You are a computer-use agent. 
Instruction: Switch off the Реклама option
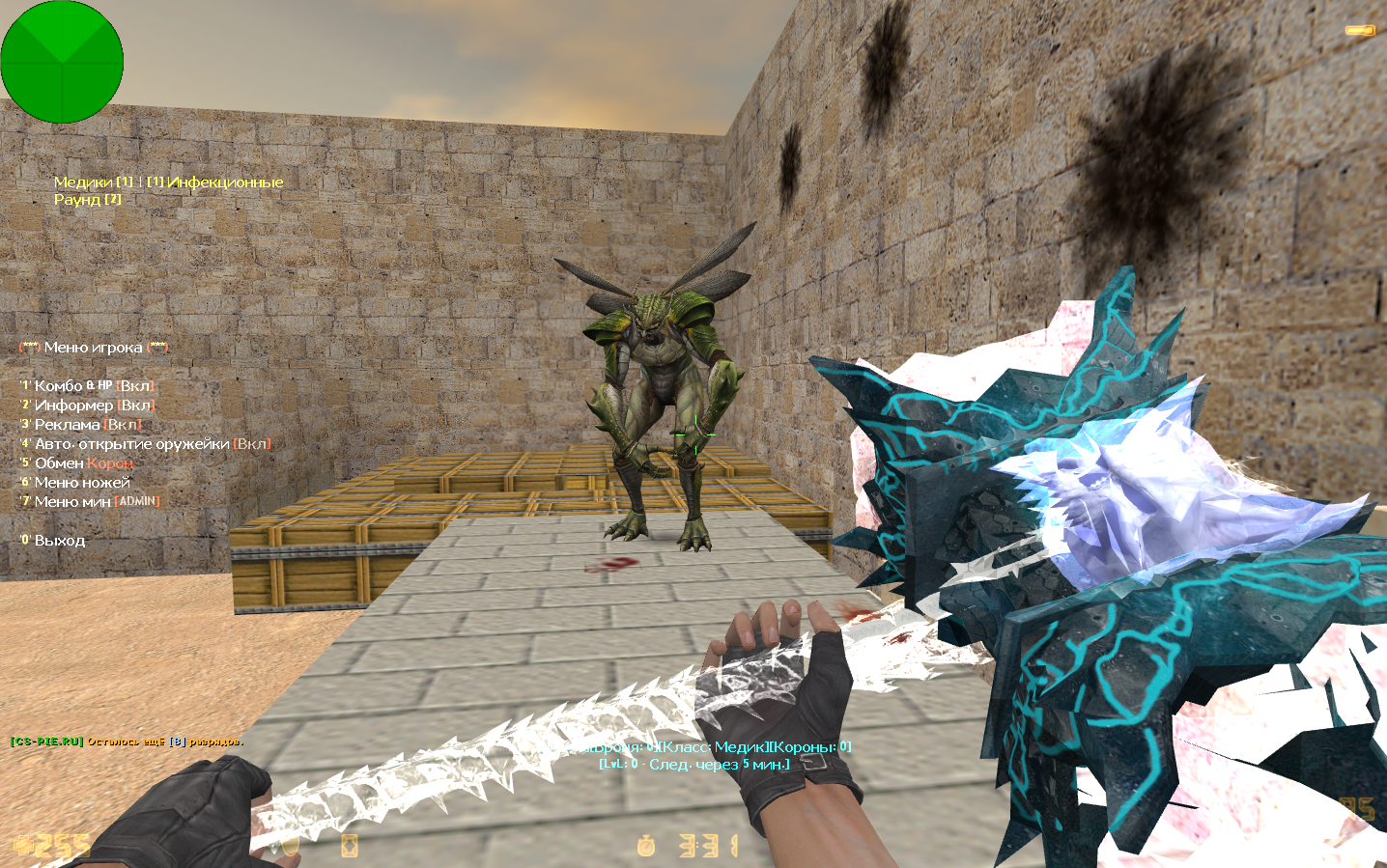(x=81, y=425)
